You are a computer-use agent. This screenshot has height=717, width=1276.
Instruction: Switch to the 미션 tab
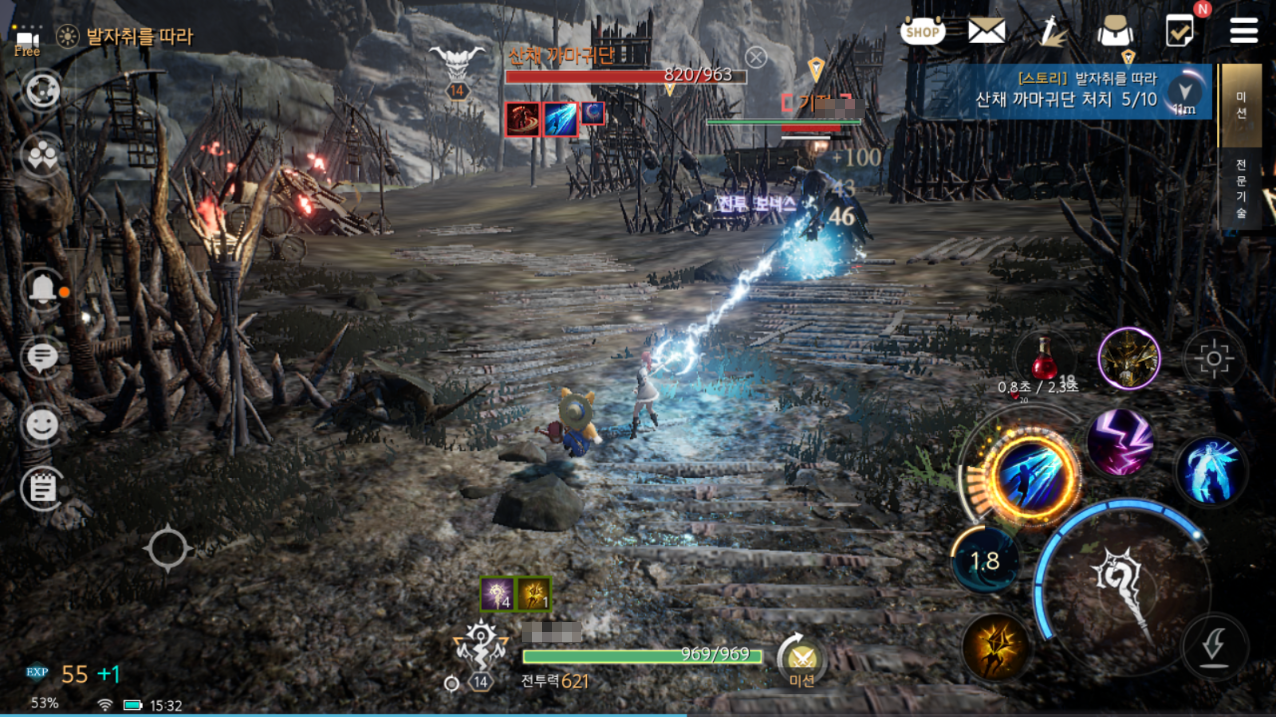click(1241, 104)
